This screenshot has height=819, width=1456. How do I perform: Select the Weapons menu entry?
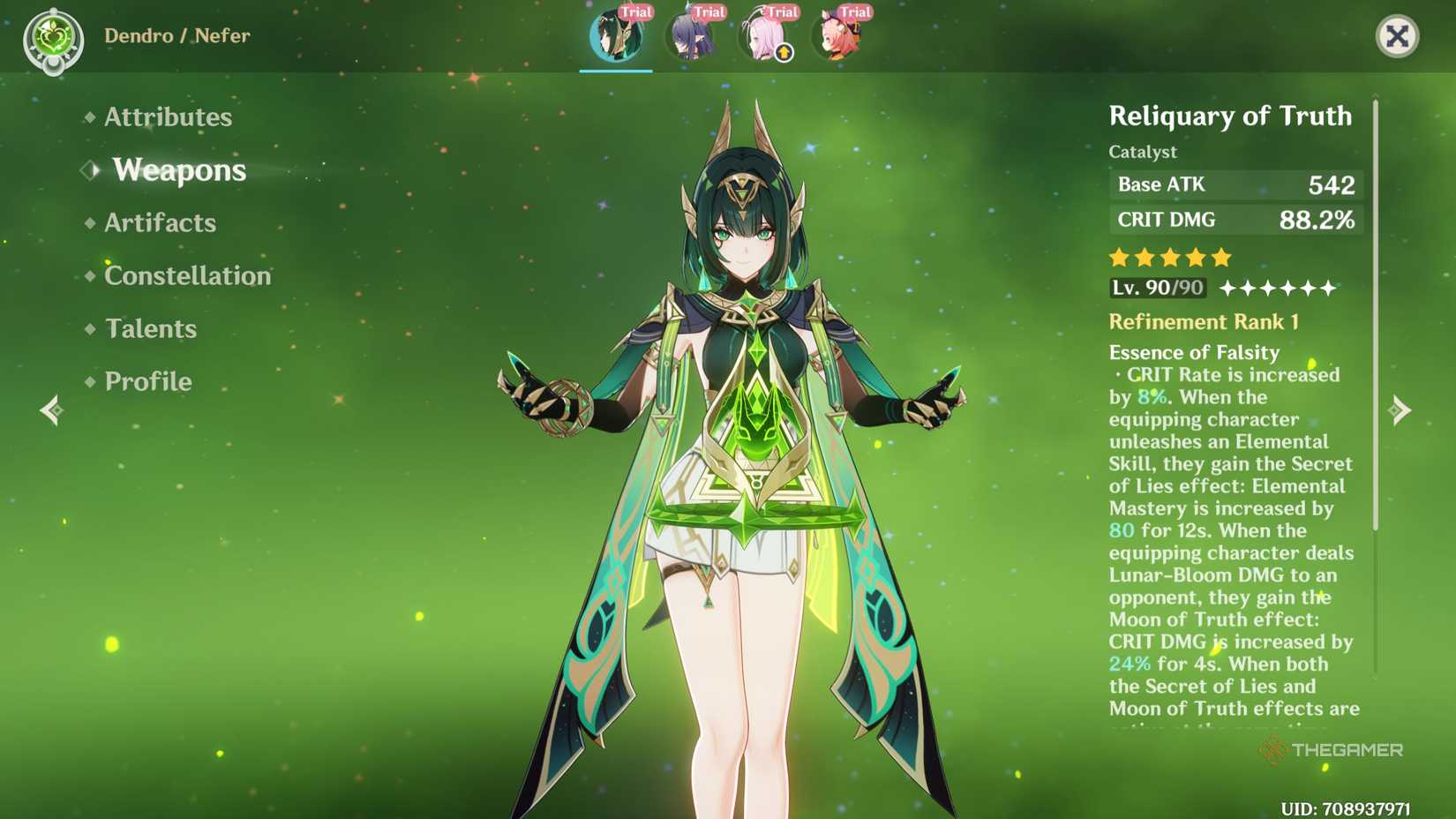[x=179, y=170]
